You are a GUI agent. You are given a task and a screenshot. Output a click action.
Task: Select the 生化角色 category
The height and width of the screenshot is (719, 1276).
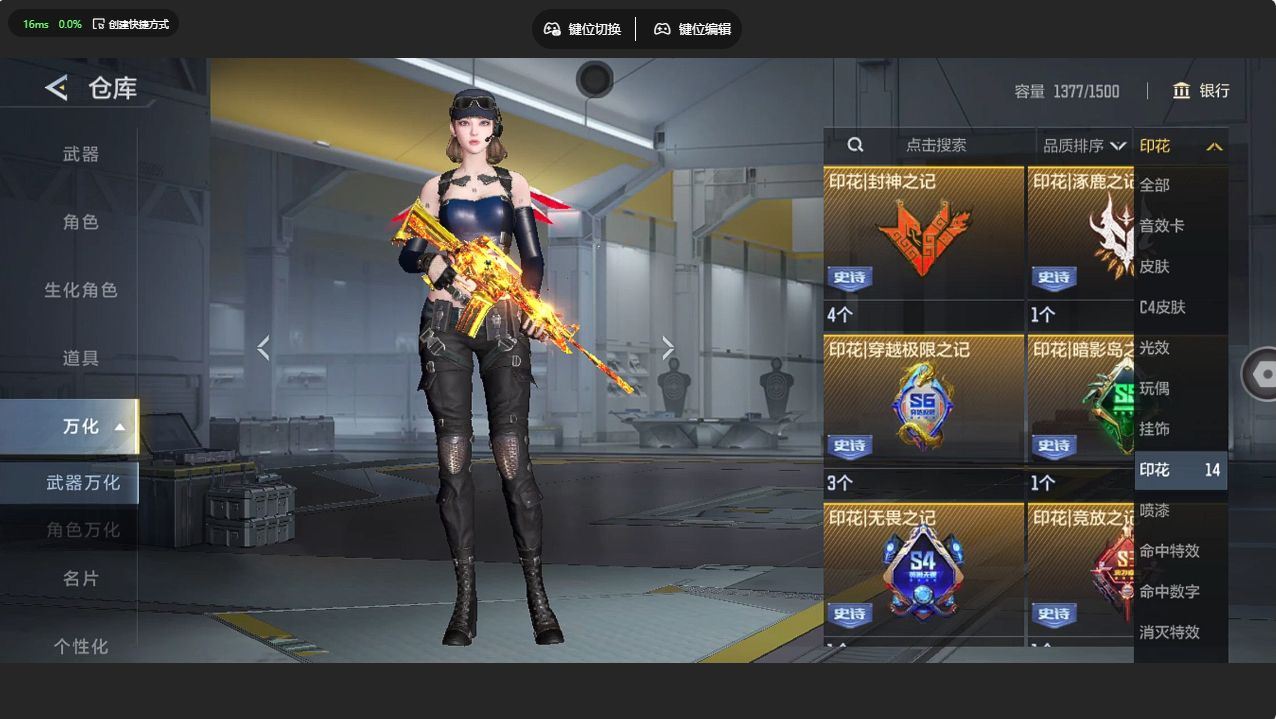[x=81, y=290]
